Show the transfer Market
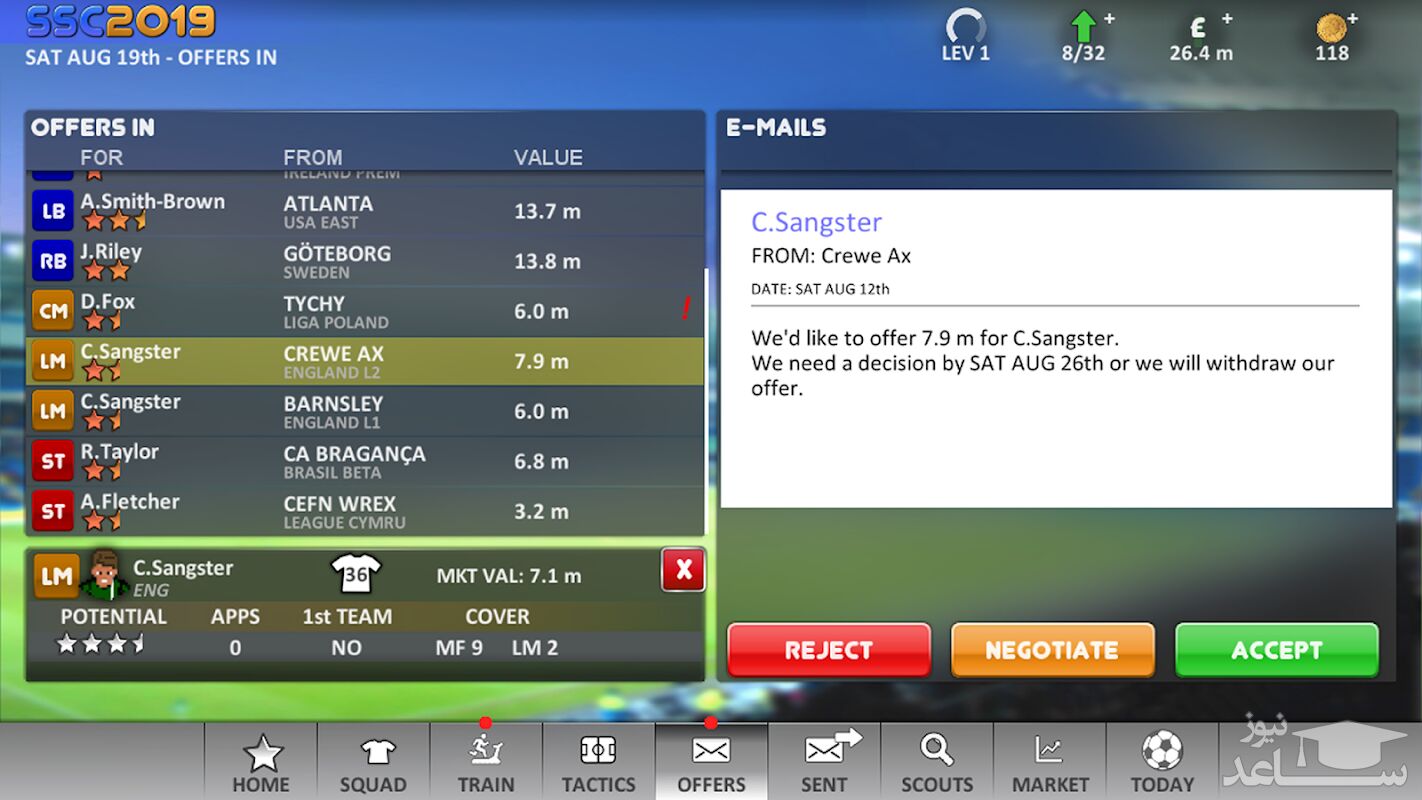Image resolution: width=1422 pixels, height=800 pixels. pyautogui.click(x=1050, y=762)
